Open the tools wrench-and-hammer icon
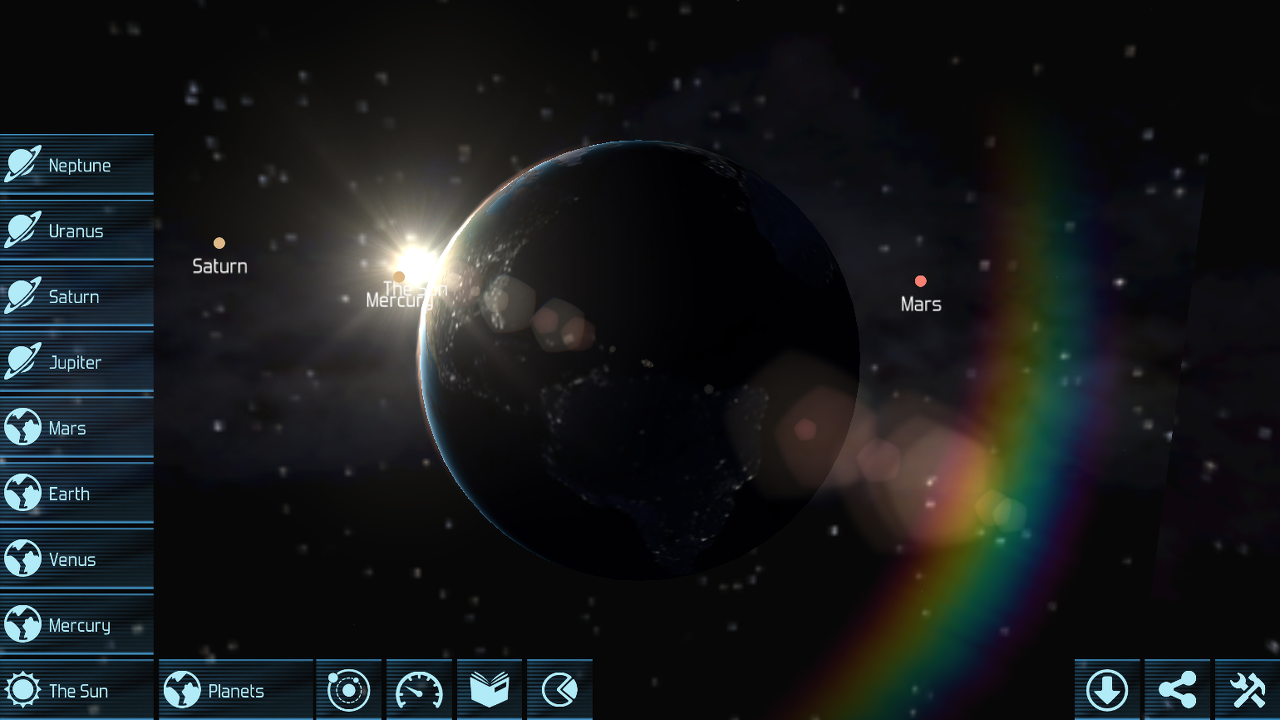Viewport: 1280px width, 720px height. (1249, 689)
